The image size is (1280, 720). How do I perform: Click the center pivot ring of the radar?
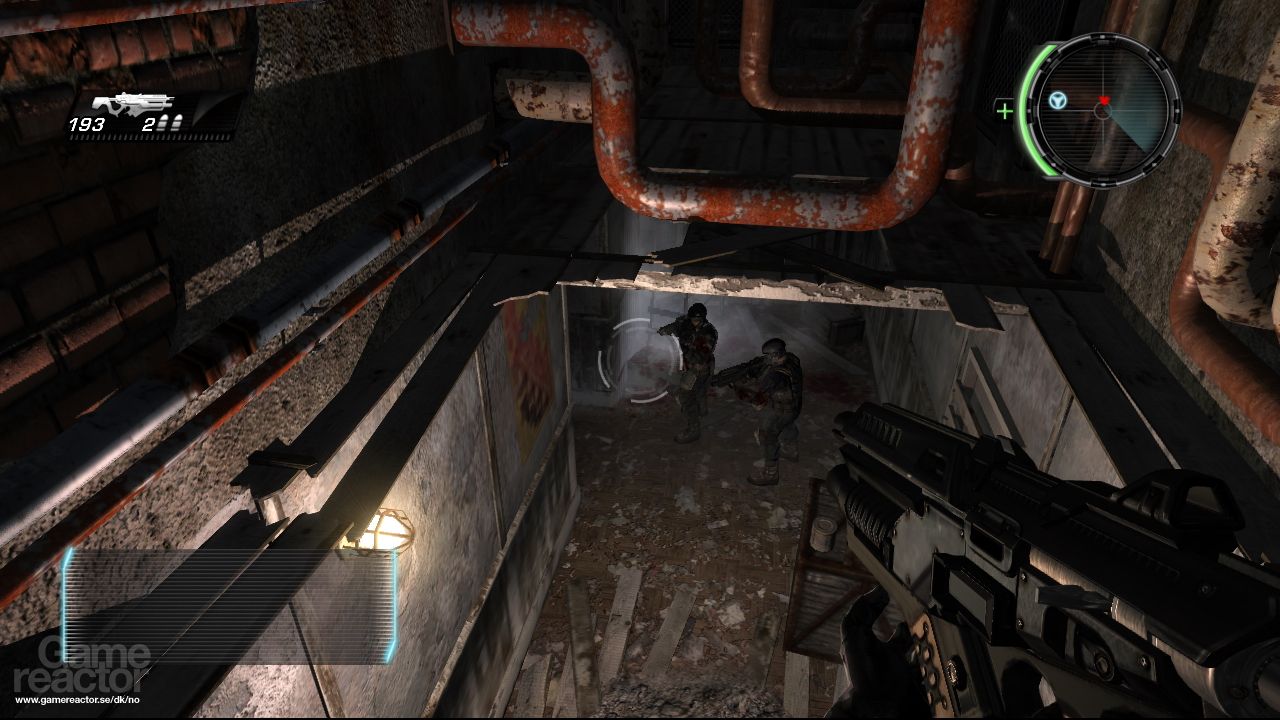click(1103, 111)
